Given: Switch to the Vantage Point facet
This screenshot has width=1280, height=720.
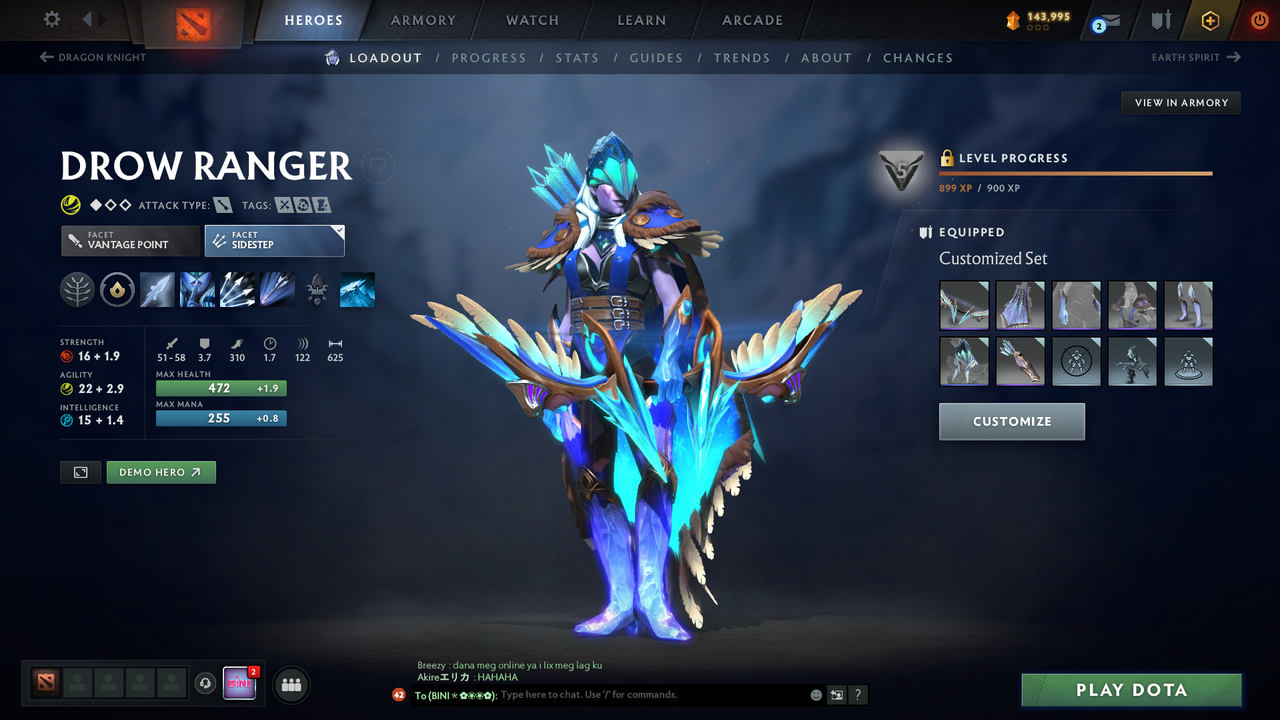Looking at the screenshot, I should (130, 241).
